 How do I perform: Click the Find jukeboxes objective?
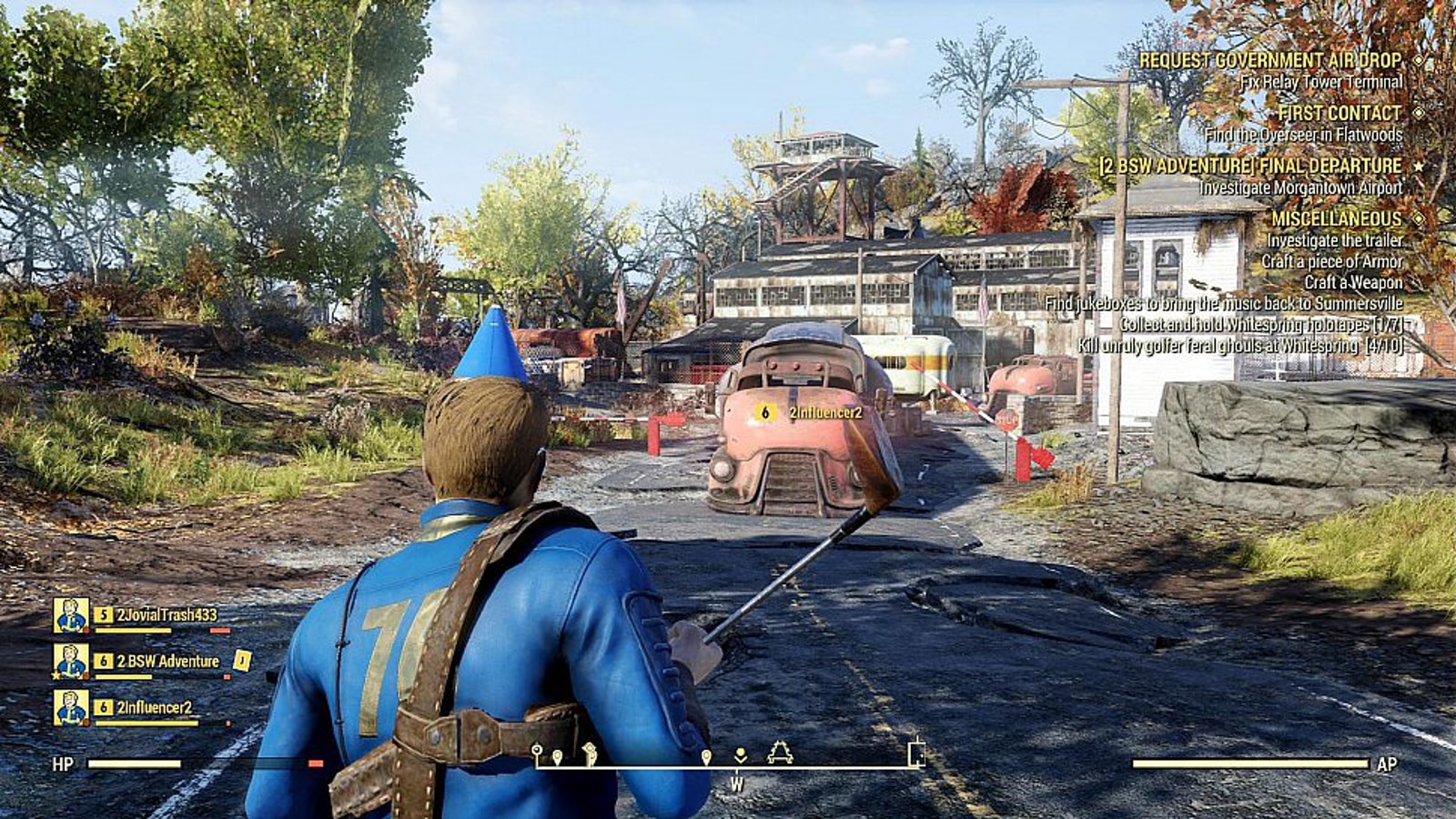pos(1223,304)
